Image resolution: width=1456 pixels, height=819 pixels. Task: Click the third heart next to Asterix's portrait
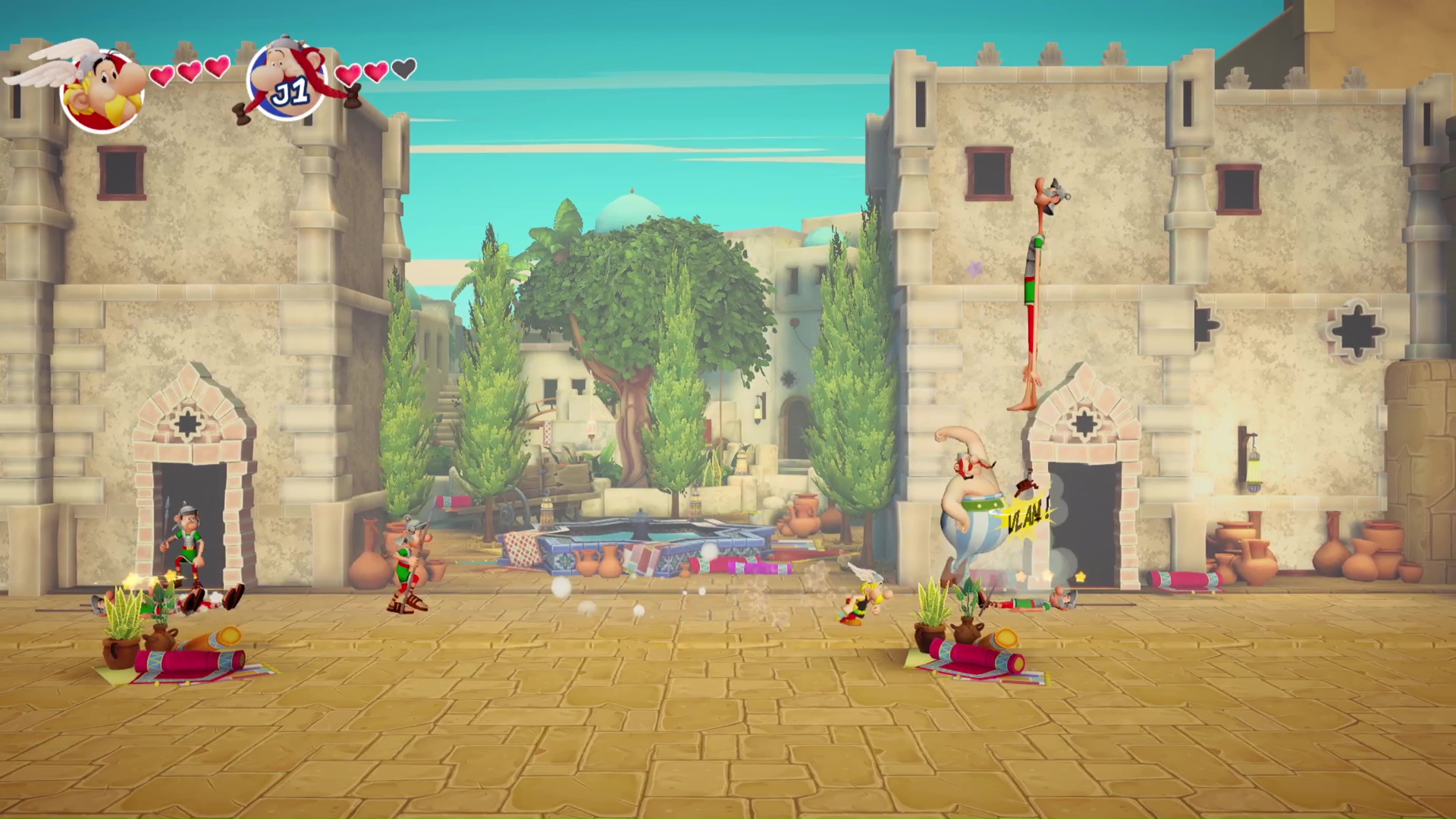tap(218, 70)
